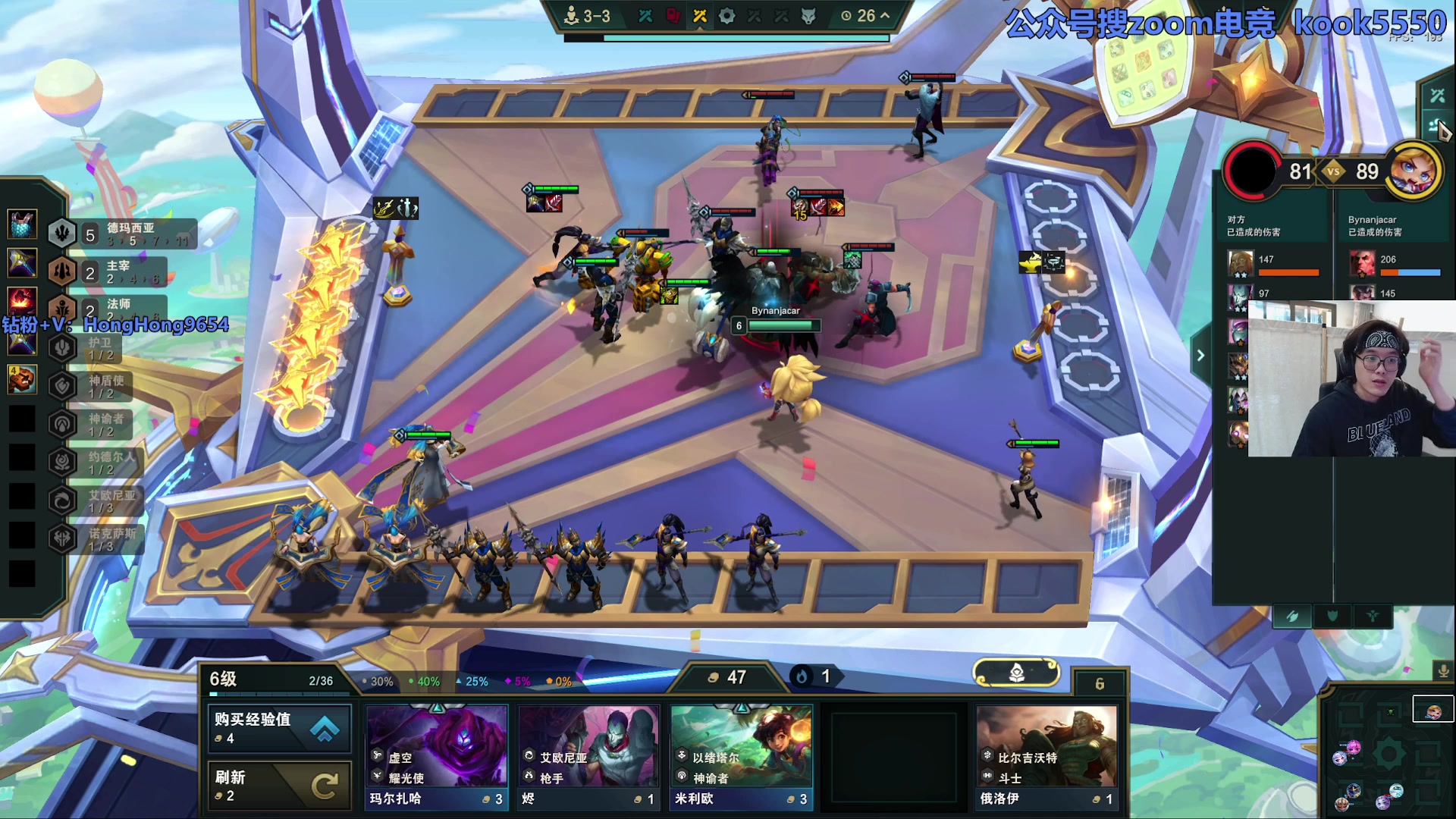Viewport: 1456px width, 819px height.
Task: Click the Bynanjacar player avatar
Action: 1413,170
